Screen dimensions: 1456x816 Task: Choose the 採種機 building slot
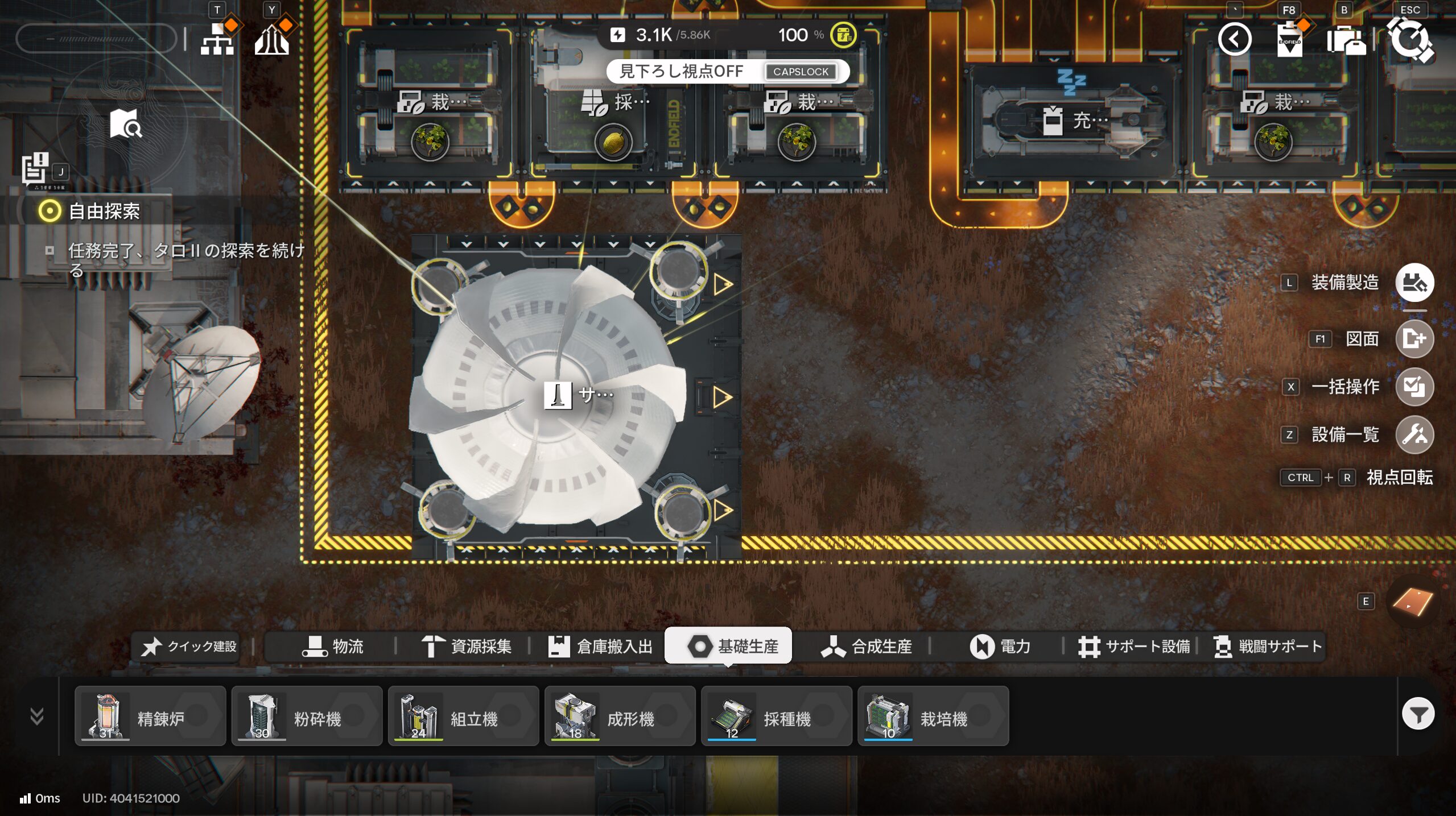[776, 716]
